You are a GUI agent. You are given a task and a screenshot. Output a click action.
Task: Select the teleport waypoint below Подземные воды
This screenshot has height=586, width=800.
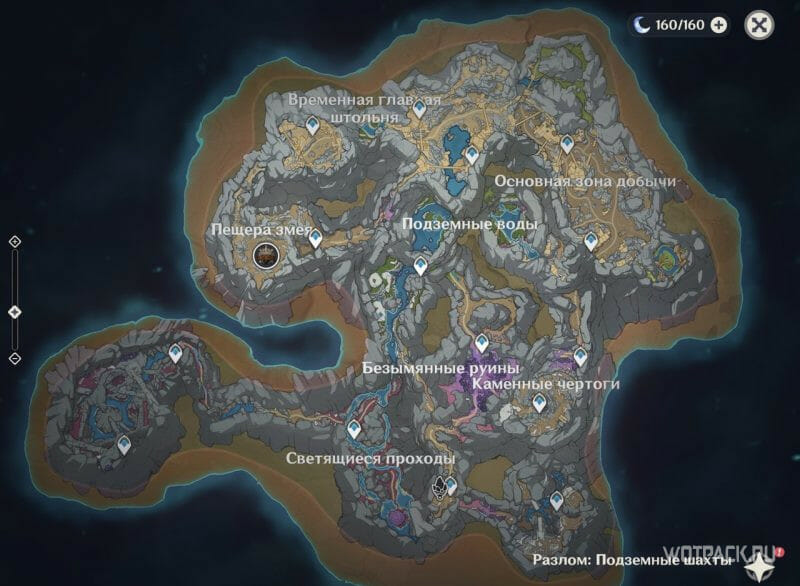tap(422, 265)
